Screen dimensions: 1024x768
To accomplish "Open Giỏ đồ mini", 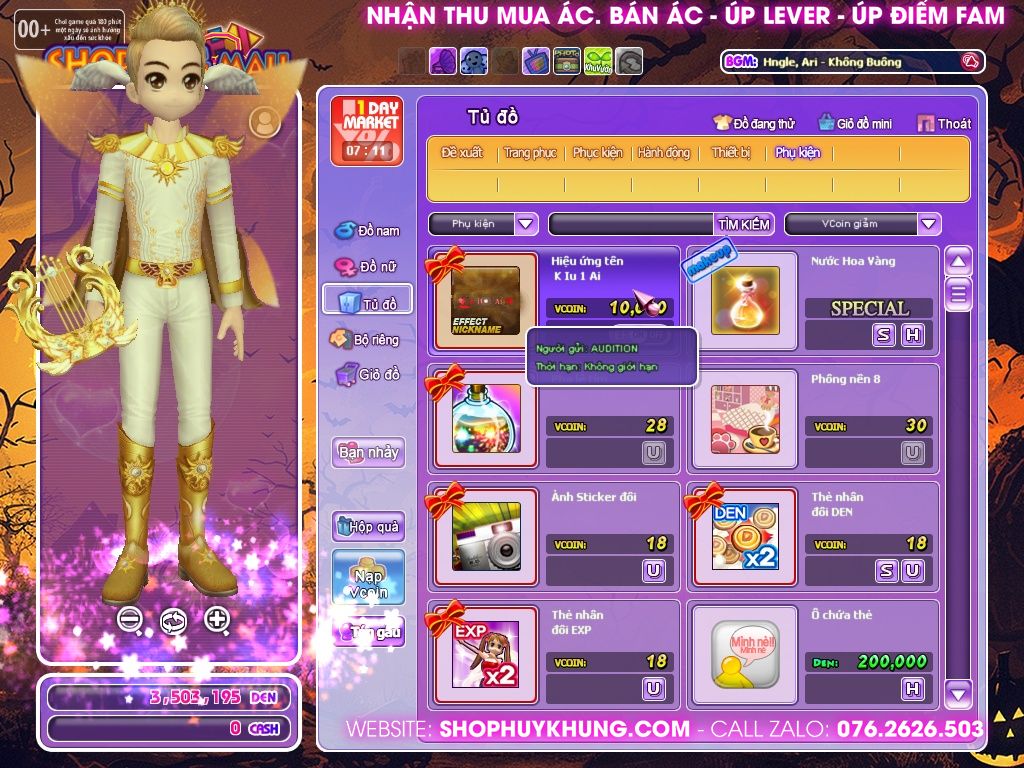I will [855, 124].
